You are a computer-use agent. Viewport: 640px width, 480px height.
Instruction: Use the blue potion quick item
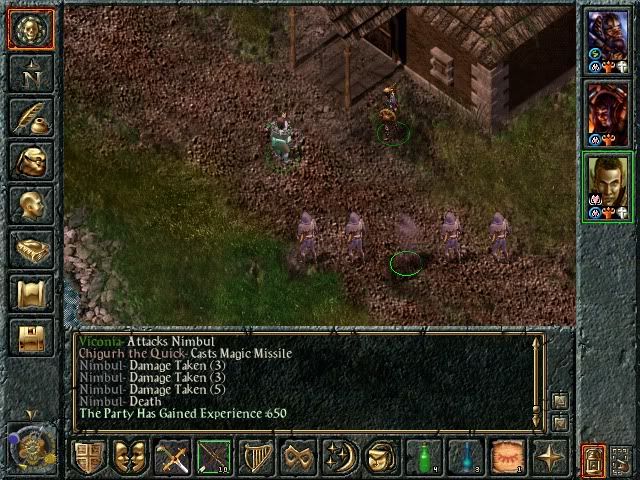pyautogui.click(x=465, y=457)
